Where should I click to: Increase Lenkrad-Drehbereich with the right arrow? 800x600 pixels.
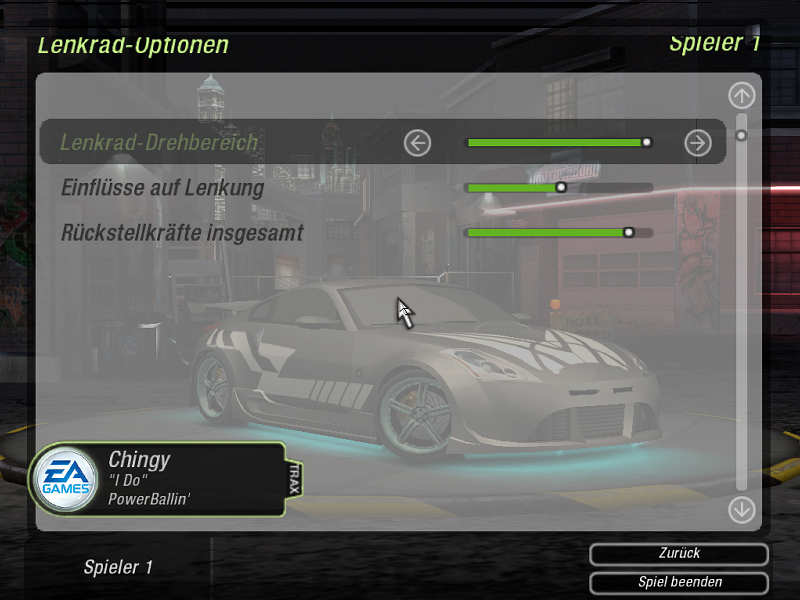point(697,143)
